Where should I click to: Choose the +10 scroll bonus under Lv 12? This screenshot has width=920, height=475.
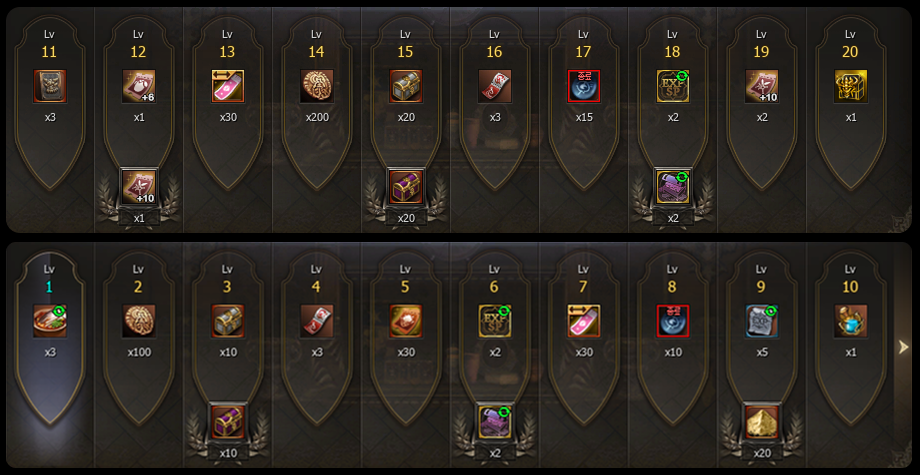pyautogui.click(x=138, y=186)
